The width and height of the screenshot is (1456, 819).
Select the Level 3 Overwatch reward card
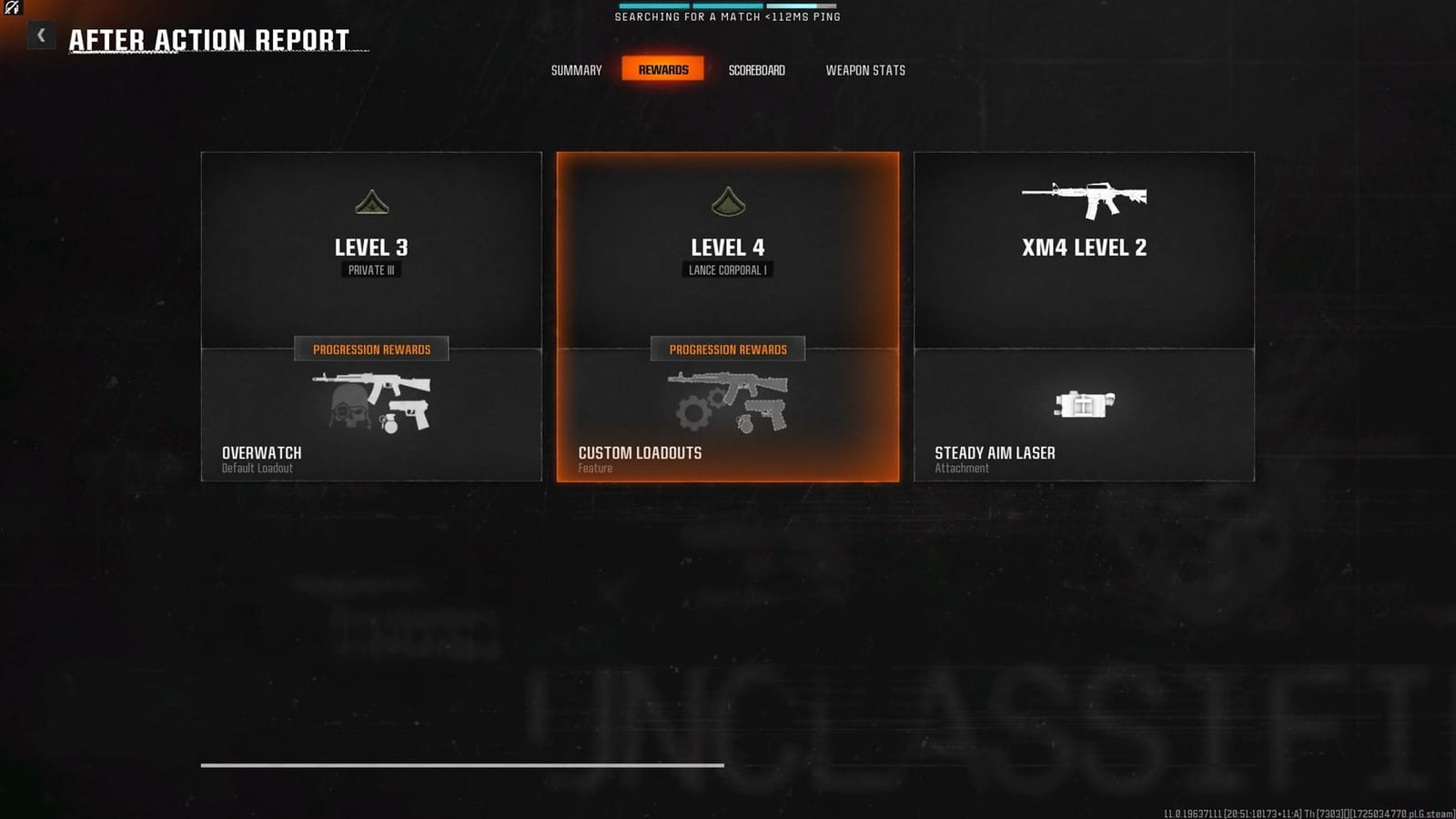point(370,317)
